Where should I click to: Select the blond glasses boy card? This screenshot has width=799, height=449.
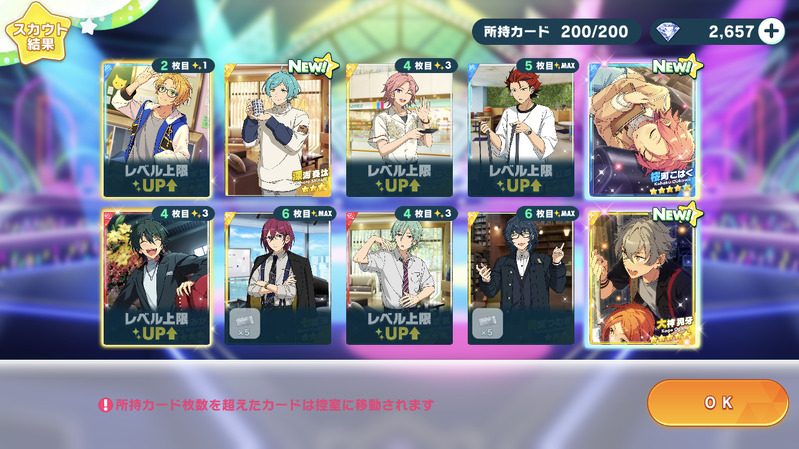pos(155,128)
